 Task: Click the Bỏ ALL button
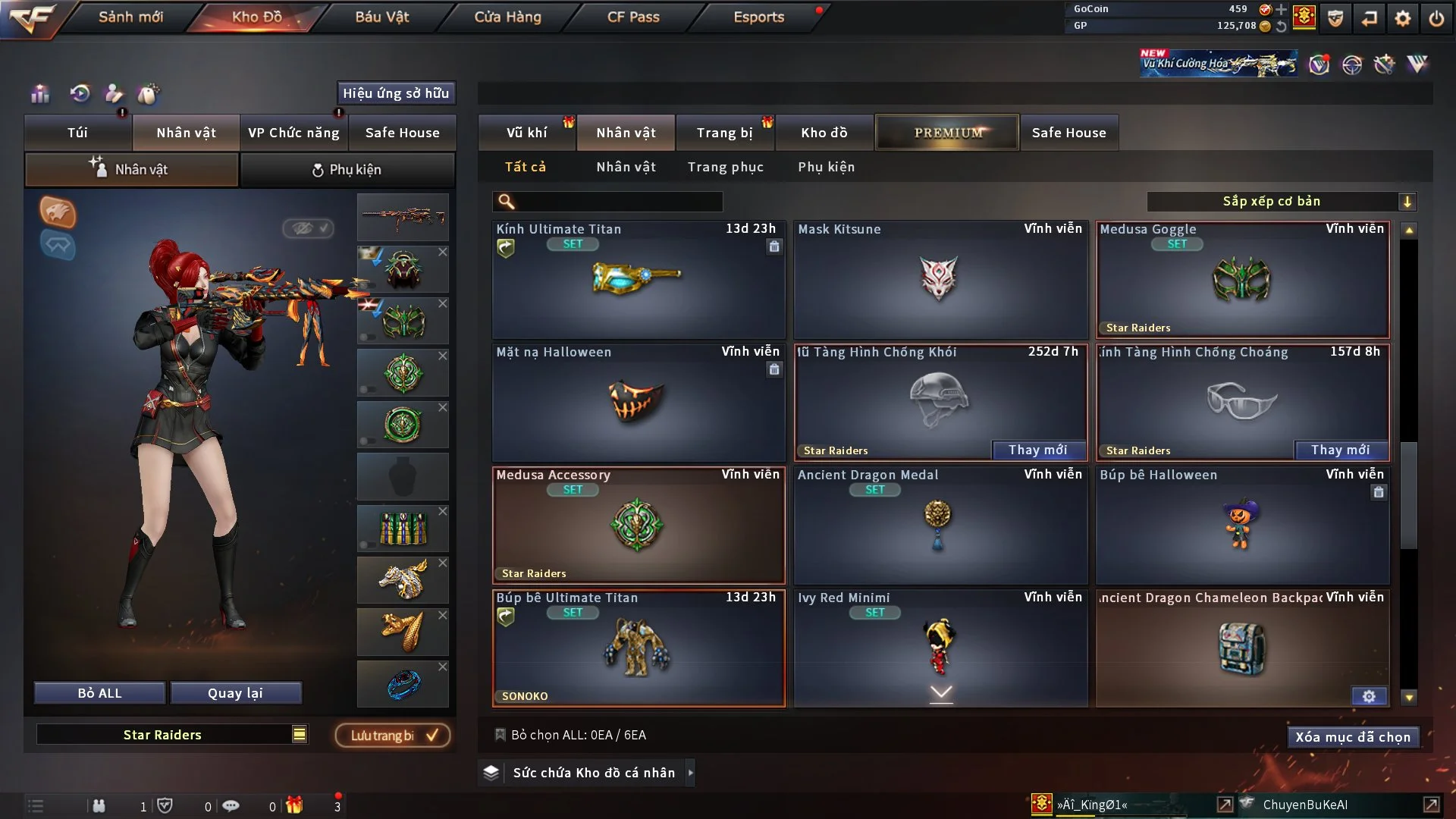click(x=99, y=693)
